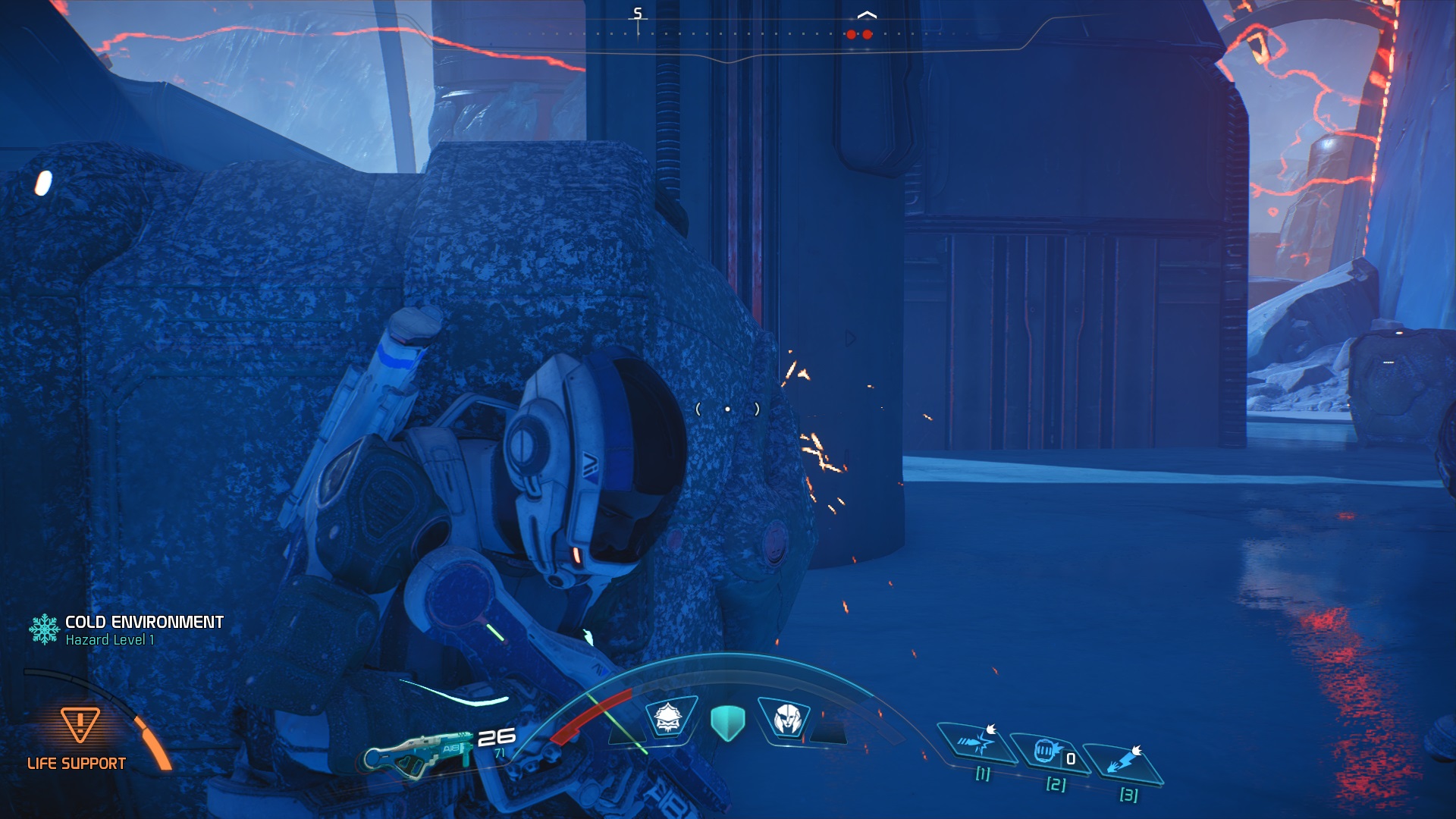Click the compass bar's S heading marker

[638, 14]
